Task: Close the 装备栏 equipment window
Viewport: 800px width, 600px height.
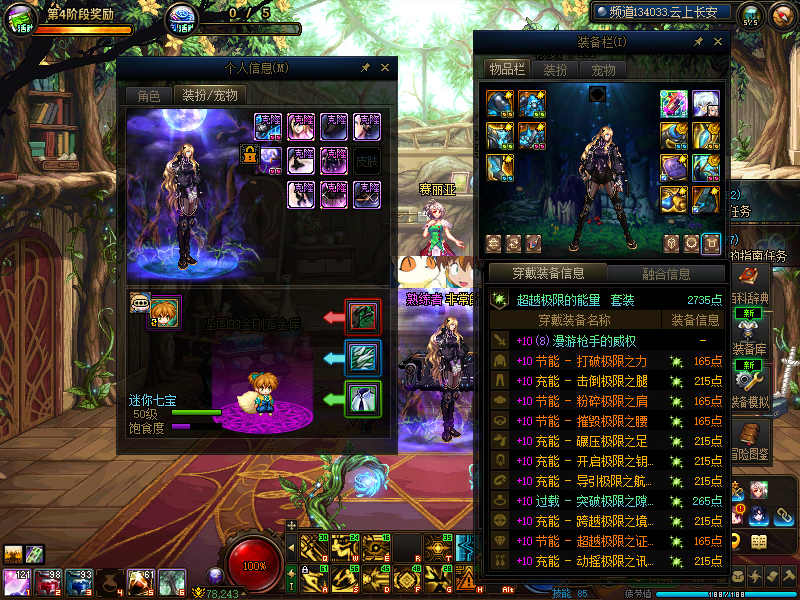Action: pyautogui.click(x=718, y=42)
